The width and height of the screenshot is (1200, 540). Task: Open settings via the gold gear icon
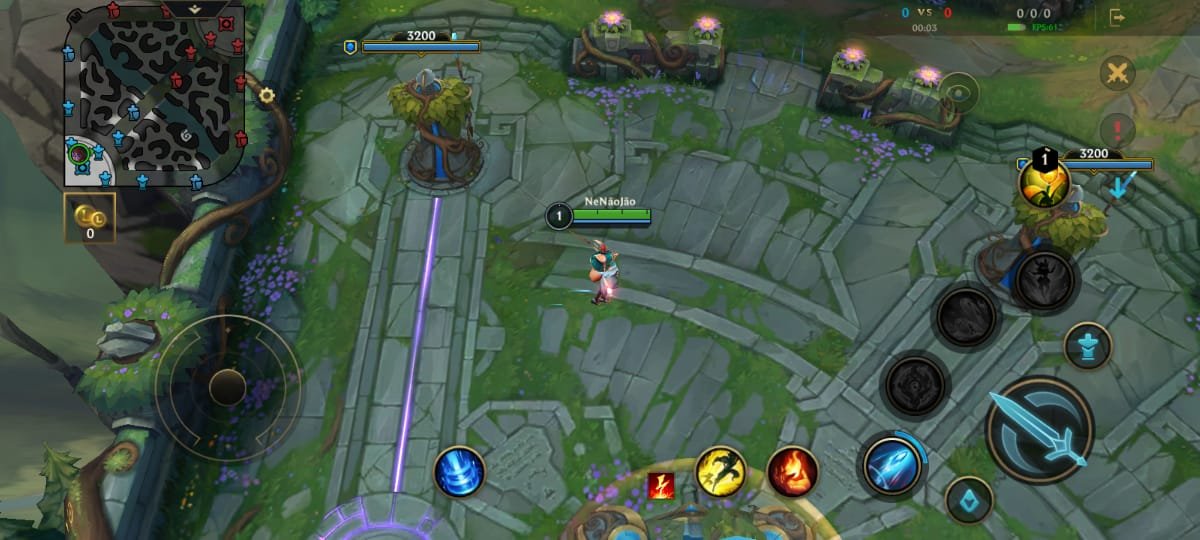pos(266,96)
